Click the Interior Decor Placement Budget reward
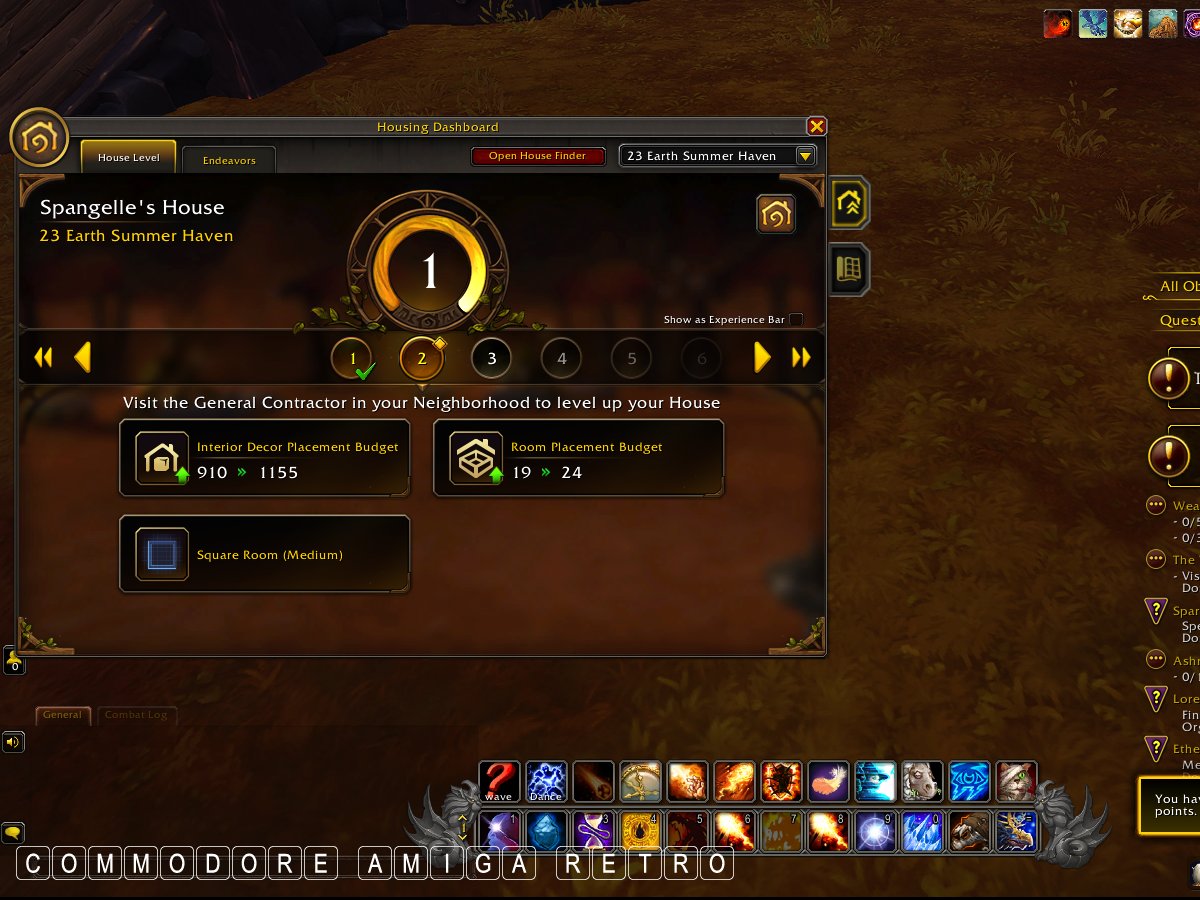The image size is (1200, 900). pos(264,459)
